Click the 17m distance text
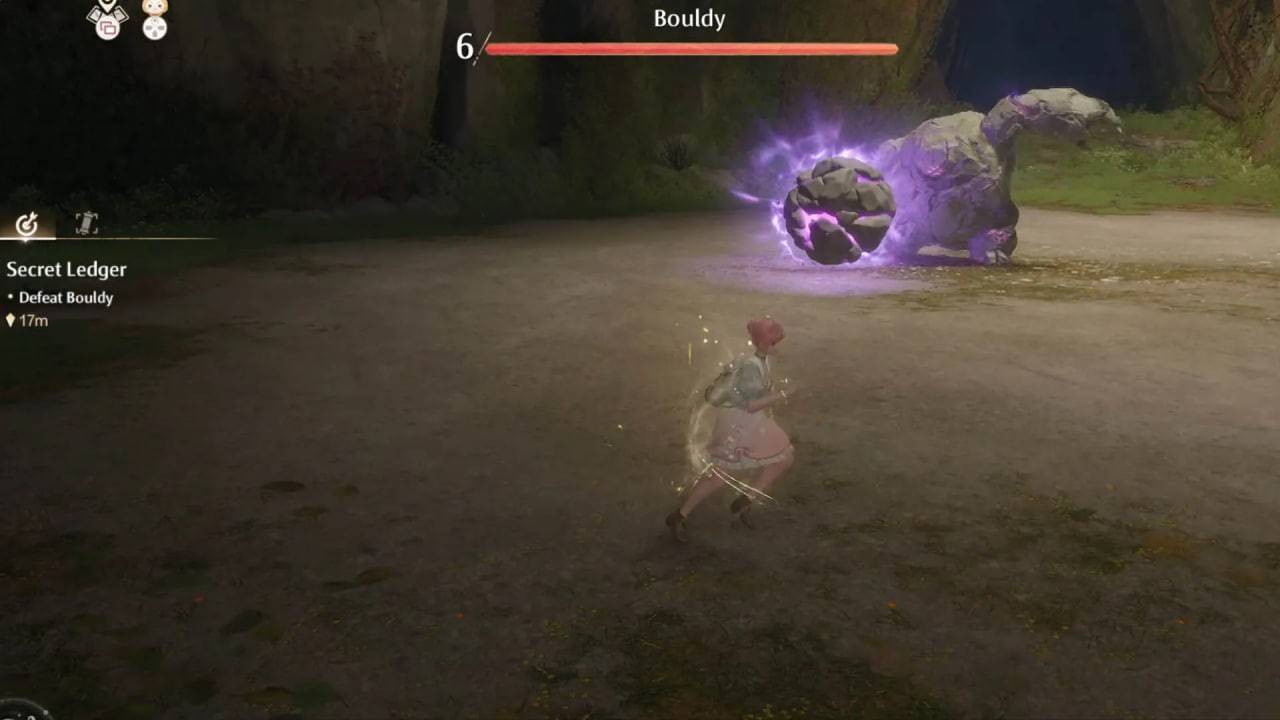Image resolution: width=1280 pixels, height=720 pixels. click(33, 321)
